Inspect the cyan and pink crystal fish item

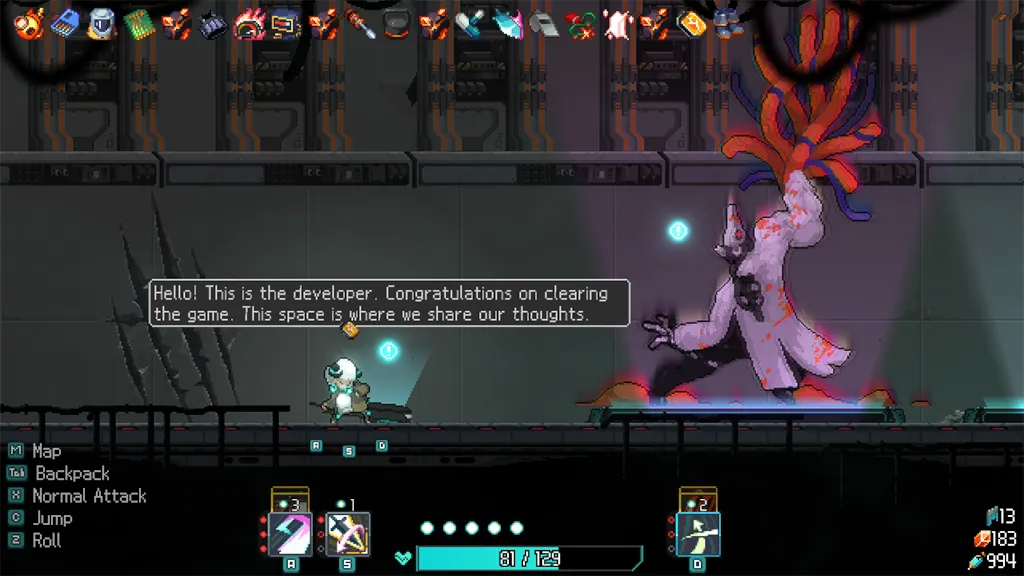pyautogui.click(x=508, y=23)
